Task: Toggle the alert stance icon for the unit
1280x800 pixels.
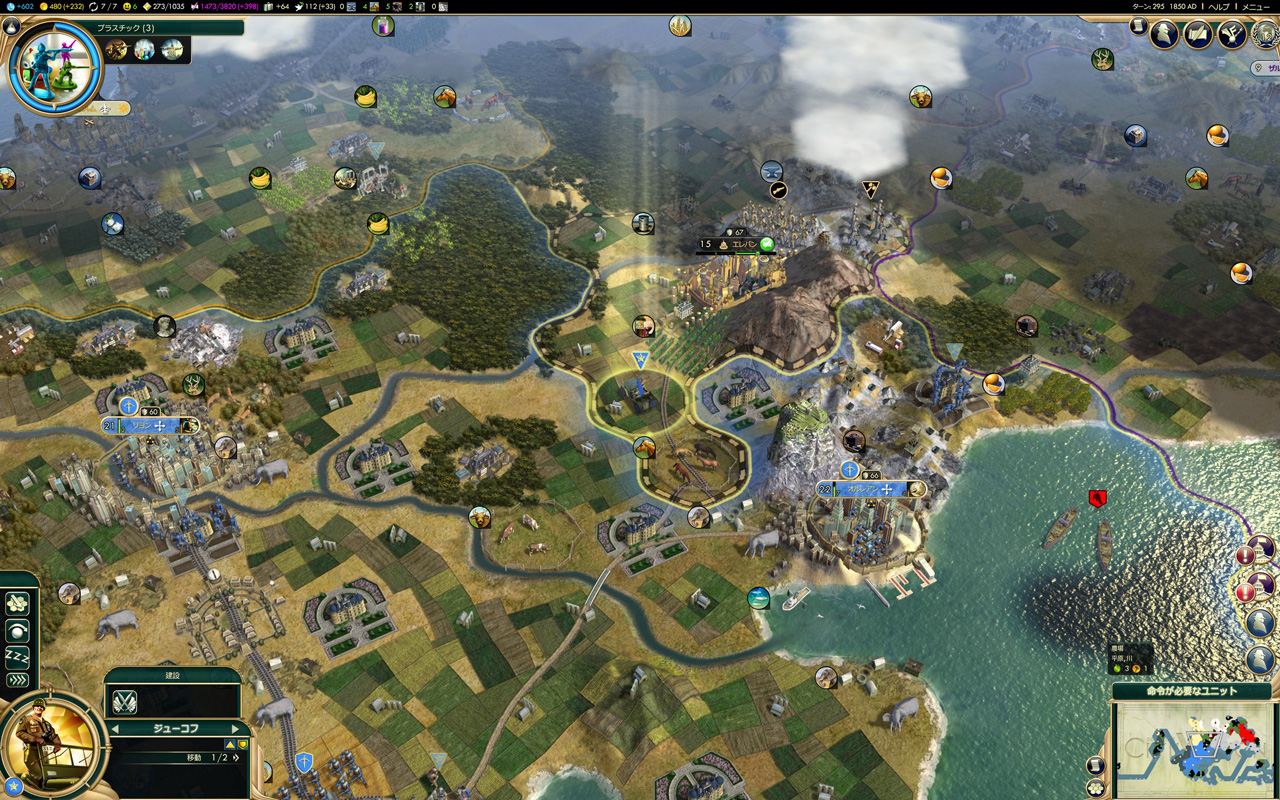Action: 17,631
